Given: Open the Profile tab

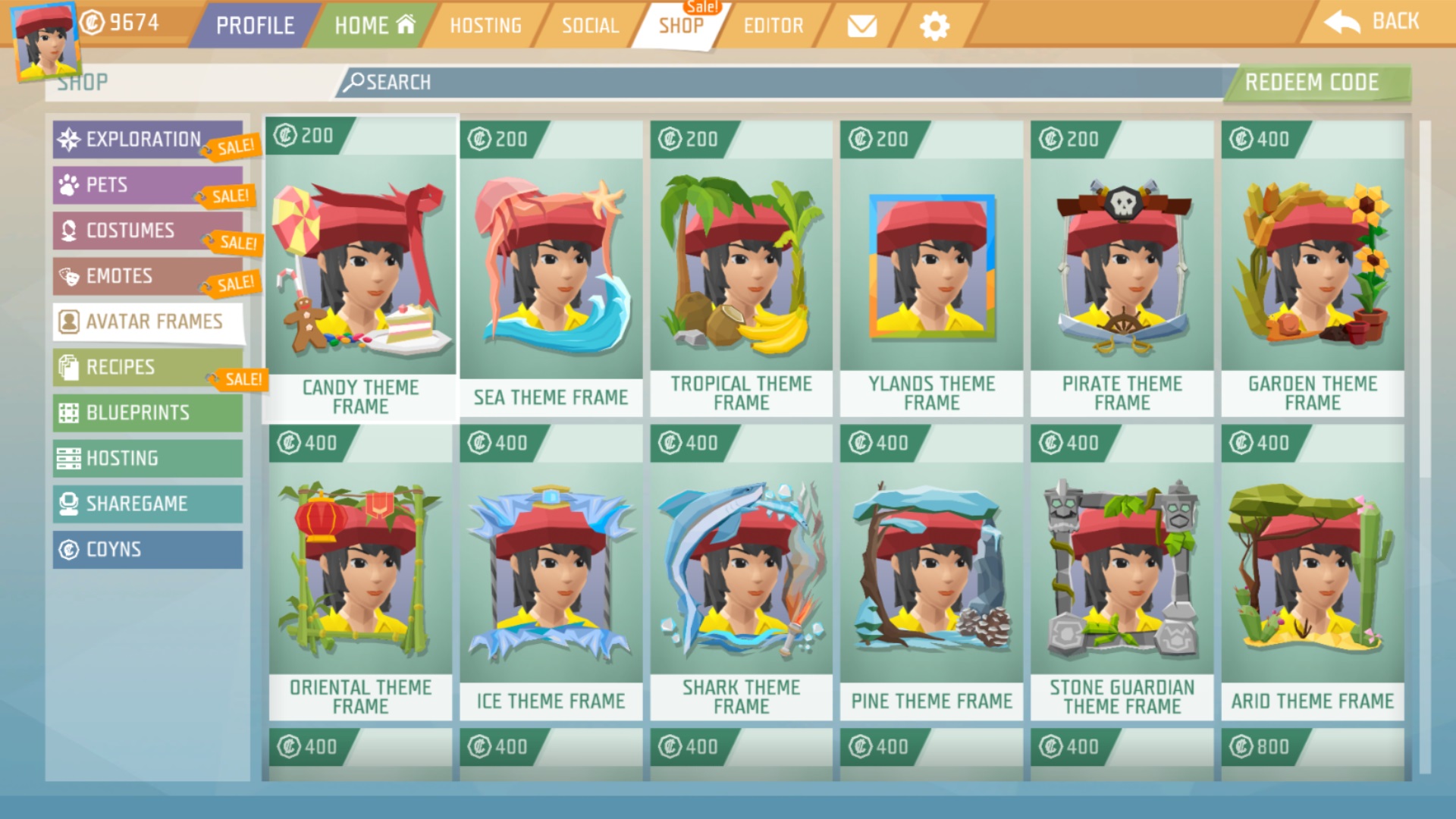Looking at the screenshot, I should [254, 26].
